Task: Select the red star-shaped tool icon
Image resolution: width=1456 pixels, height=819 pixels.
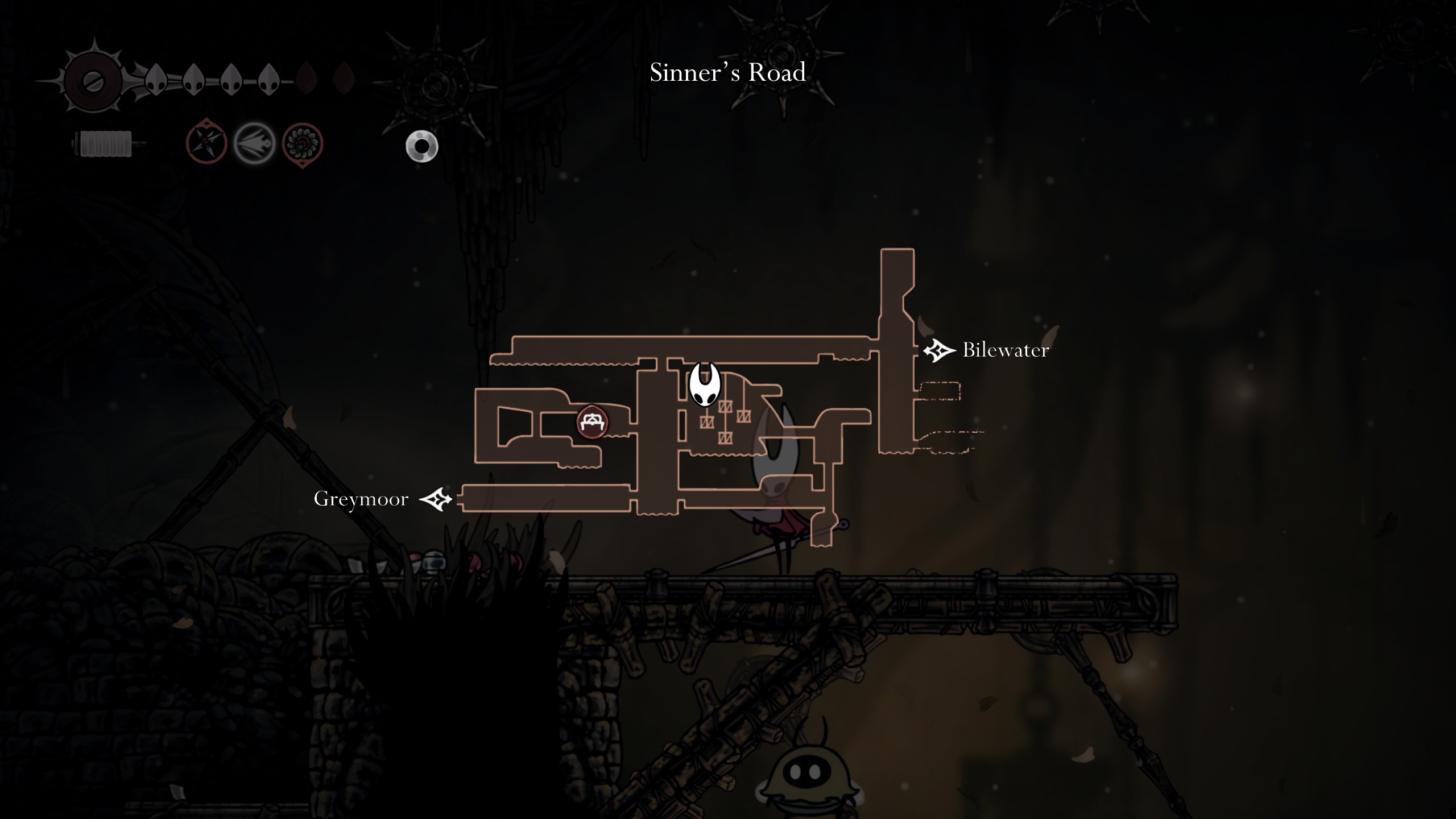Action: click(x=206, y=142)
